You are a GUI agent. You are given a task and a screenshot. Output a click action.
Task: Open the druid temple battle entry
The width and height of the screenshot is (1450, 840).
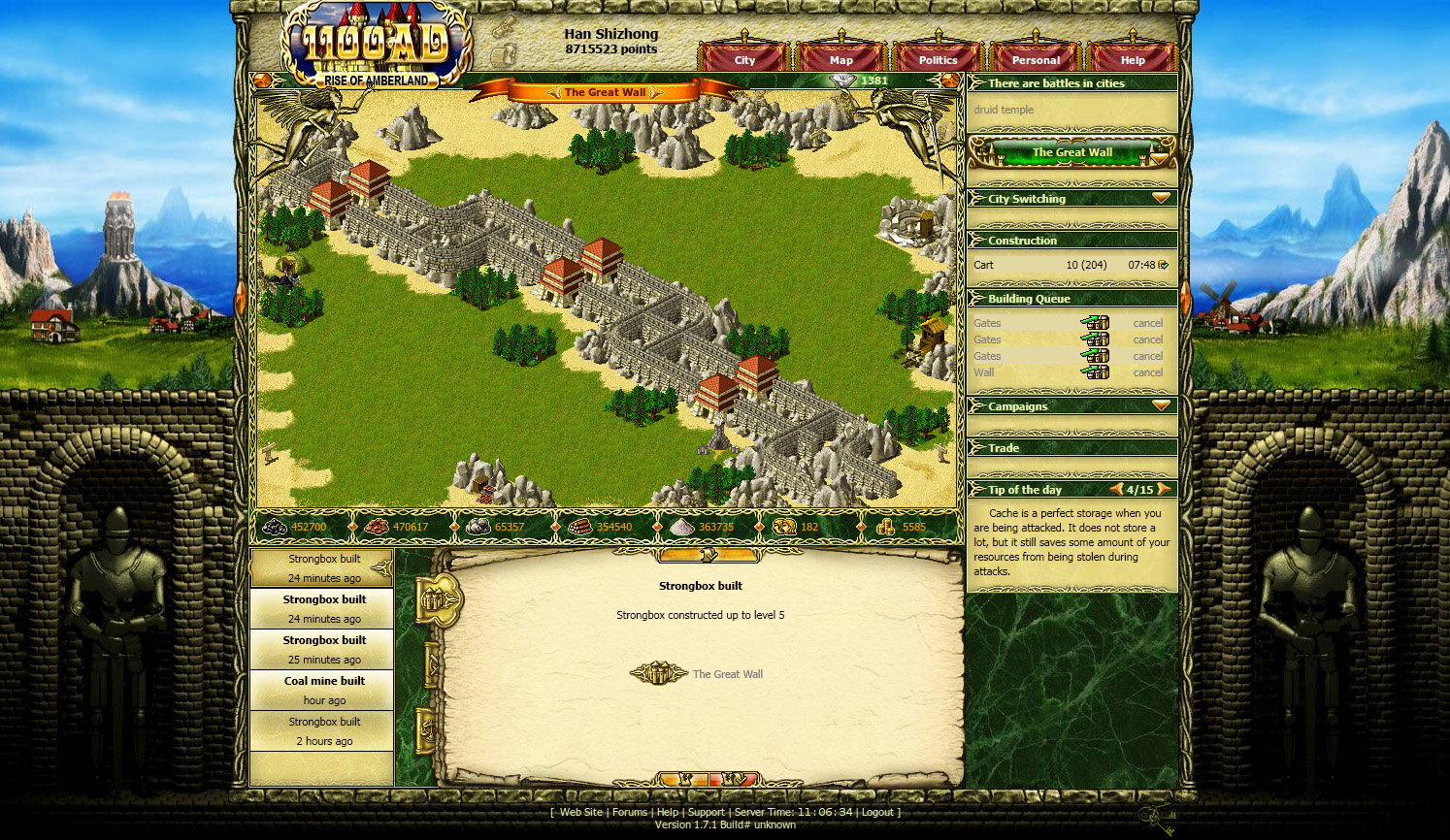click(1004, 110)
